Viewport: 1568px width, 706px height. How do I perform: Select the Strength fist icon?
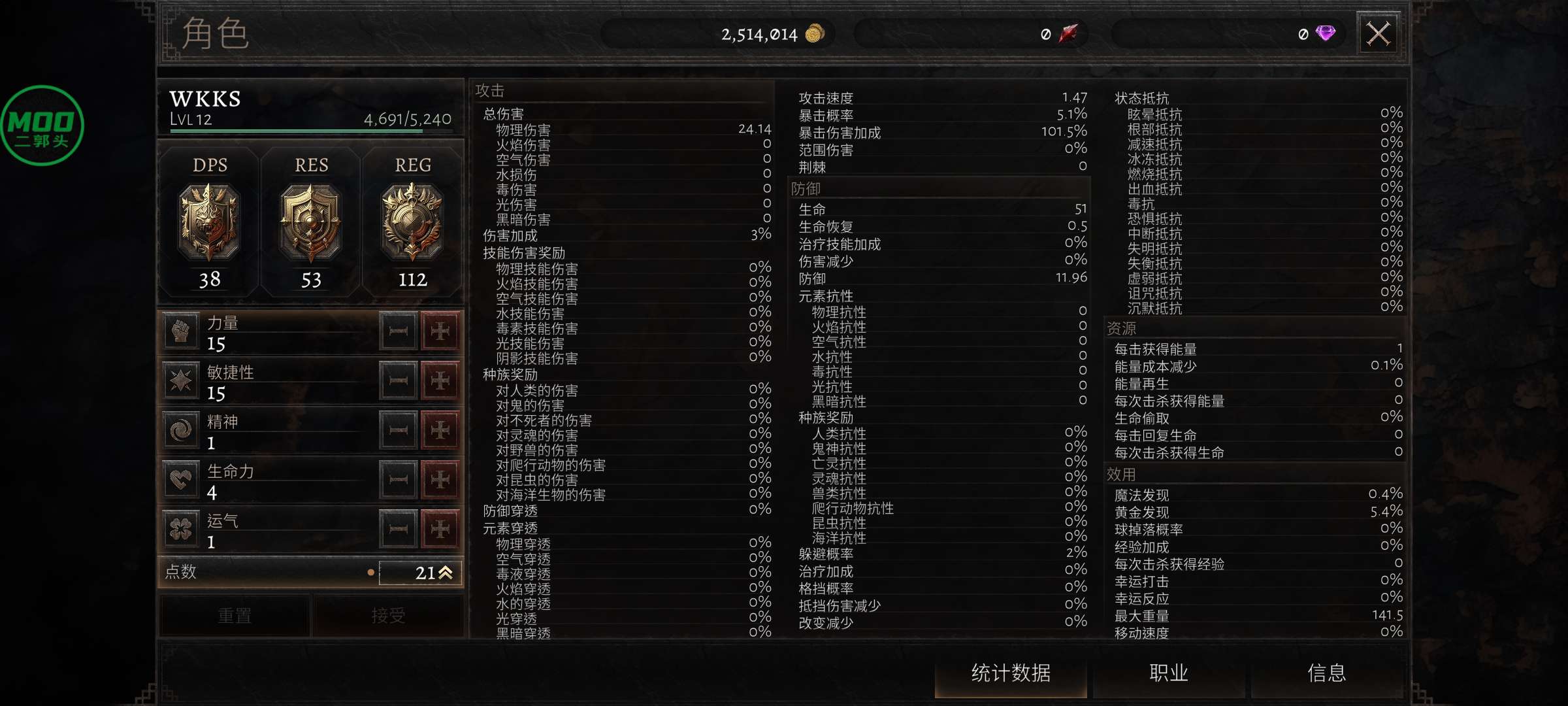(181, 331)
